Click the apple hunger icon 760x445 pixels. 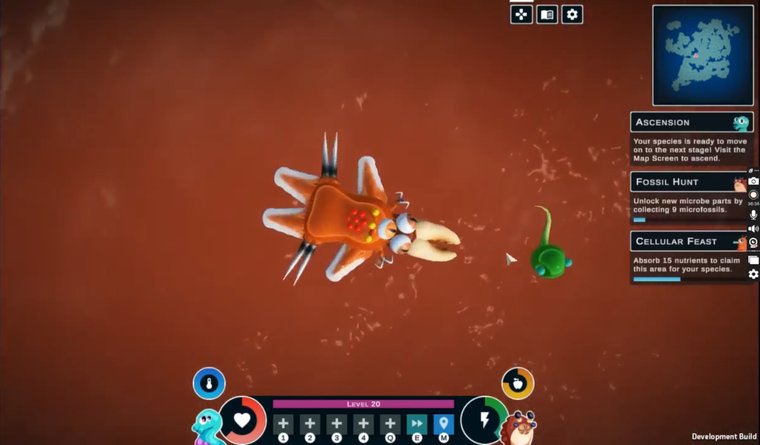click(517, 383)
